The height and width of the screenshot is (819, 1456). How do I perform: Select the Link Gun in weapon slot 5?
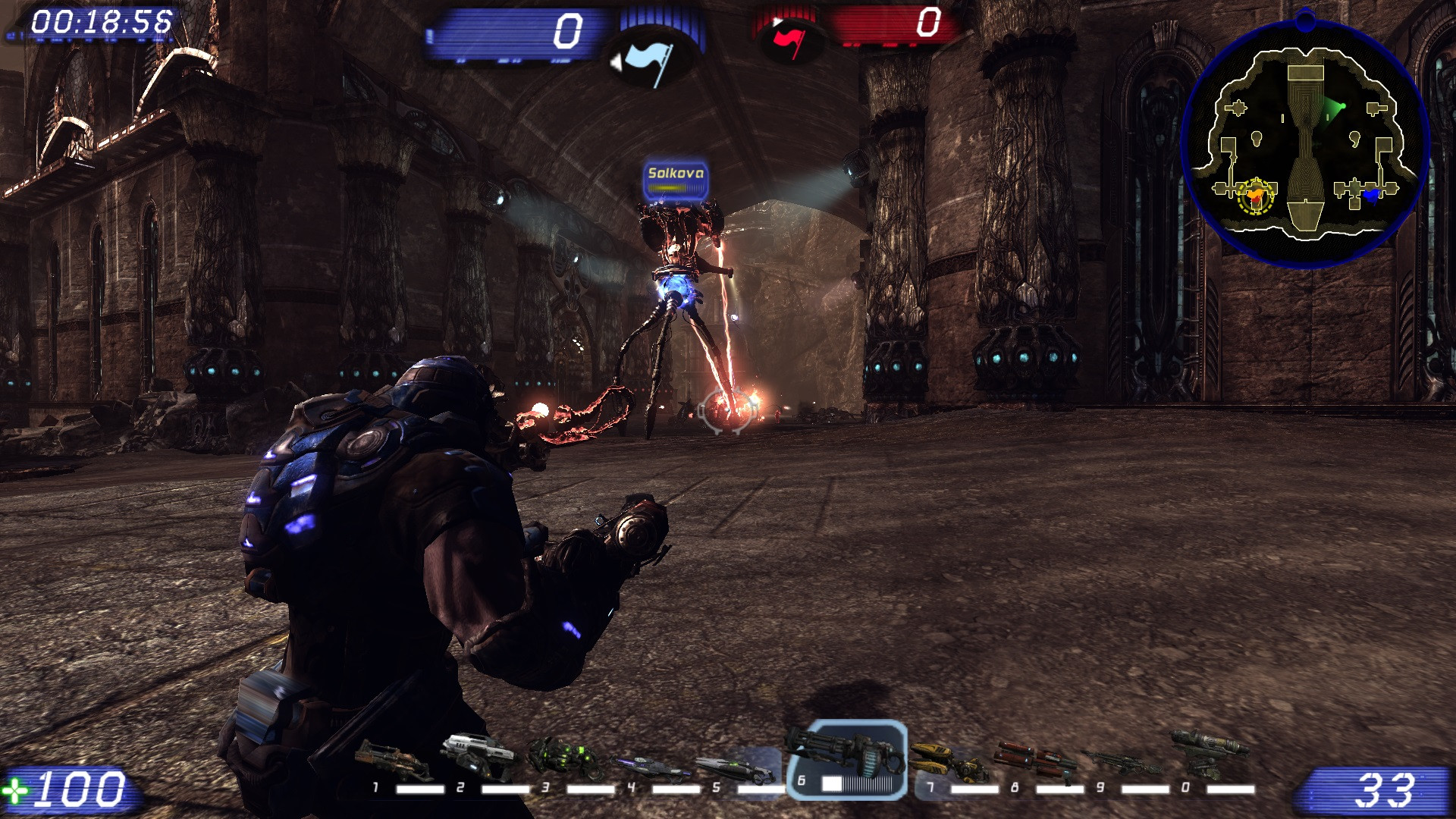[x=732, y=767]
